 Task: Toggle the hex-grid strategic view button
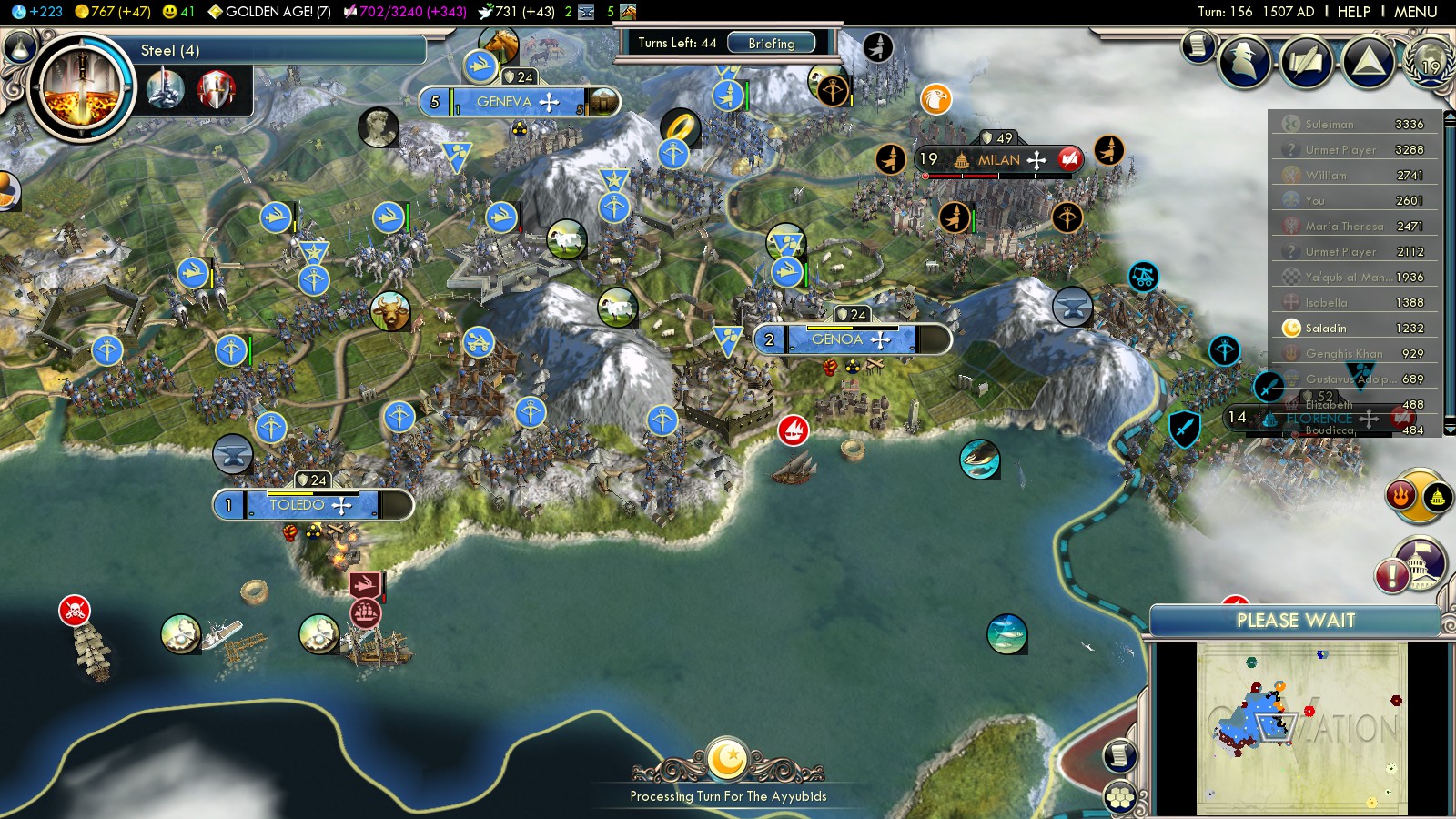tap(1120, 797)
